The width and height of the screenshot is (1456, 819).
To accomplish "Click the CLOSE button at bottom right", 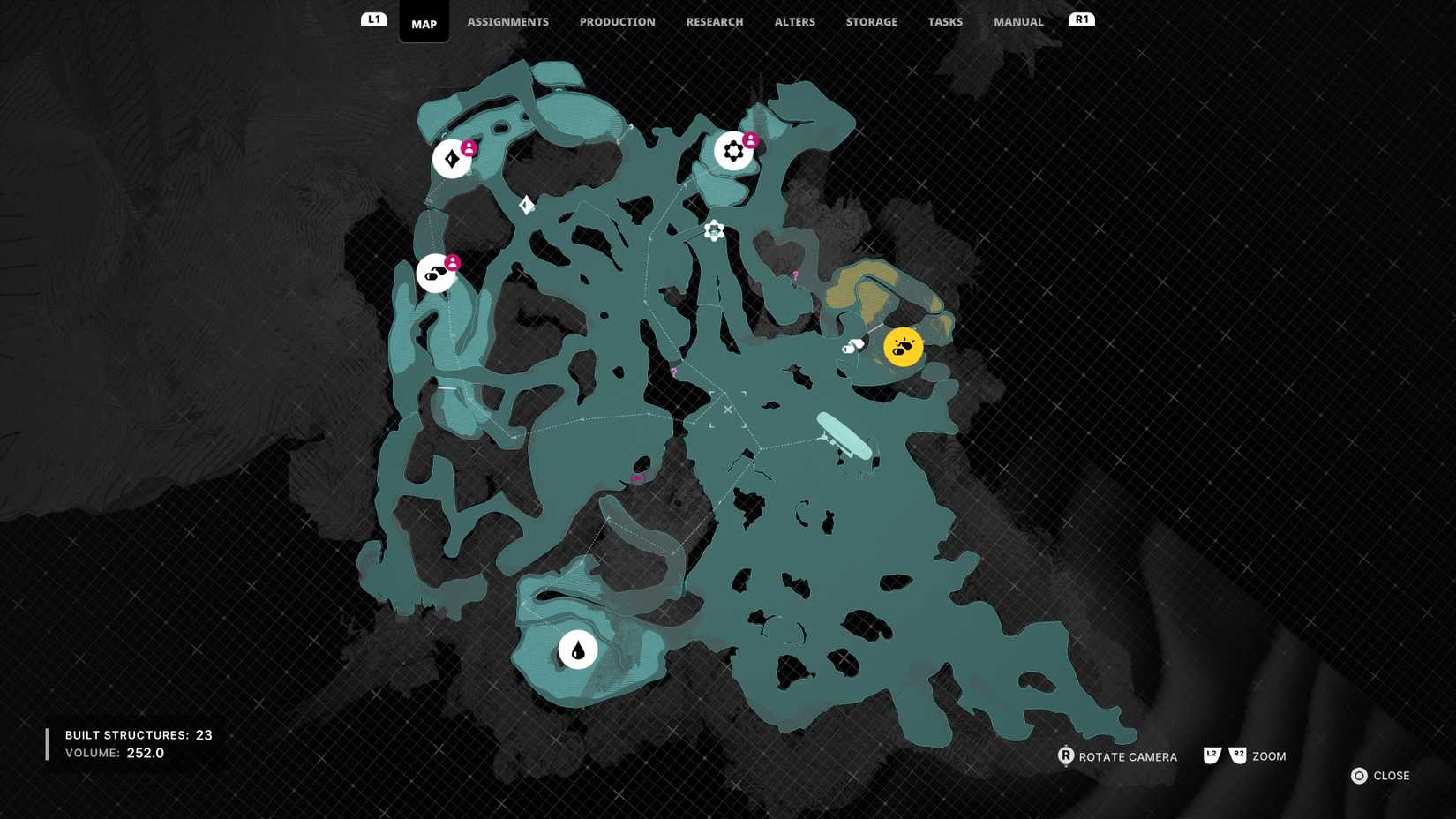I will pyautogui.click(x=1380, y=776).
